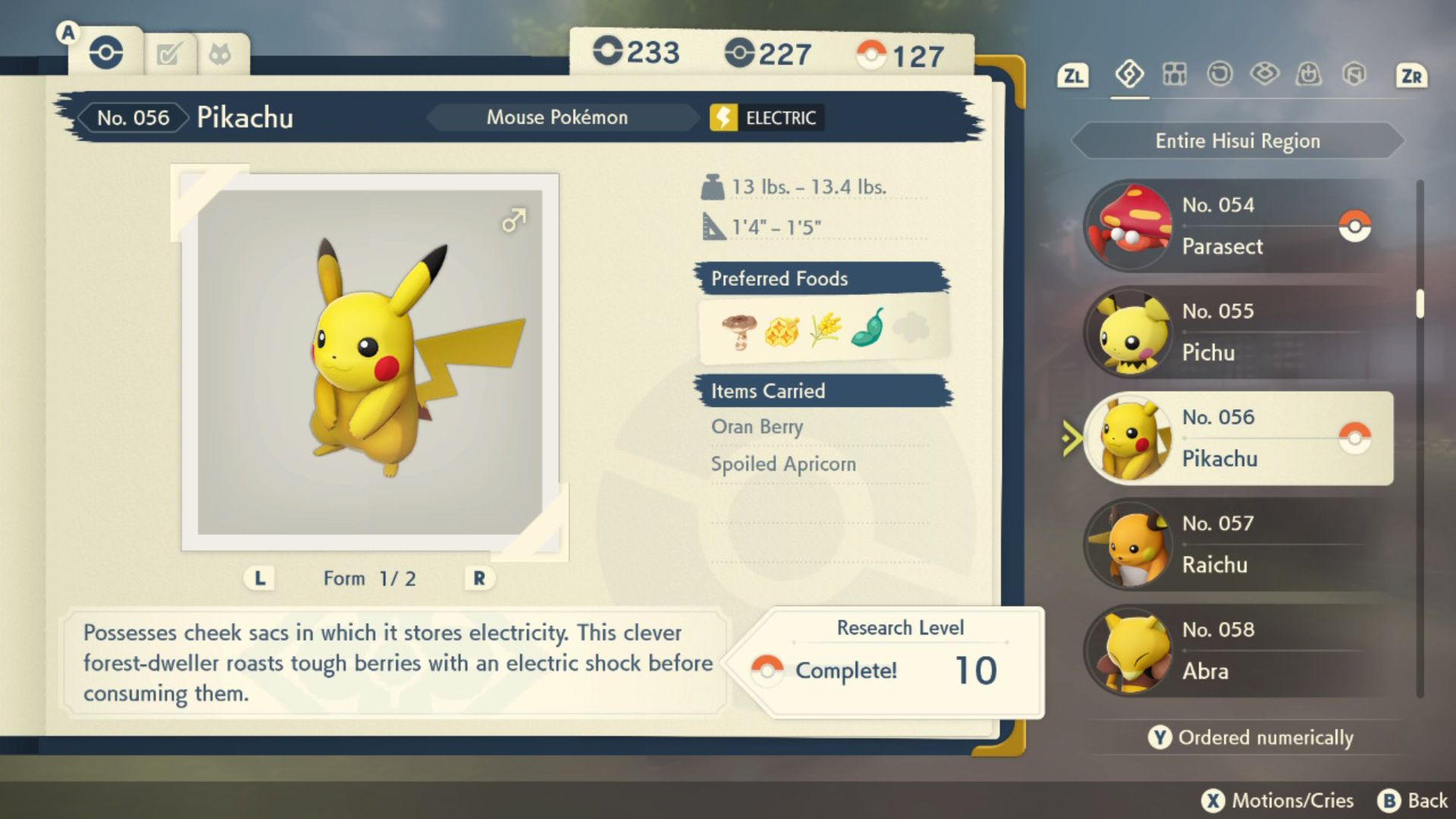Toggle the Ordered numerically sort option
This screenshot has width=1456, height=819.
tap(1251, 737)
